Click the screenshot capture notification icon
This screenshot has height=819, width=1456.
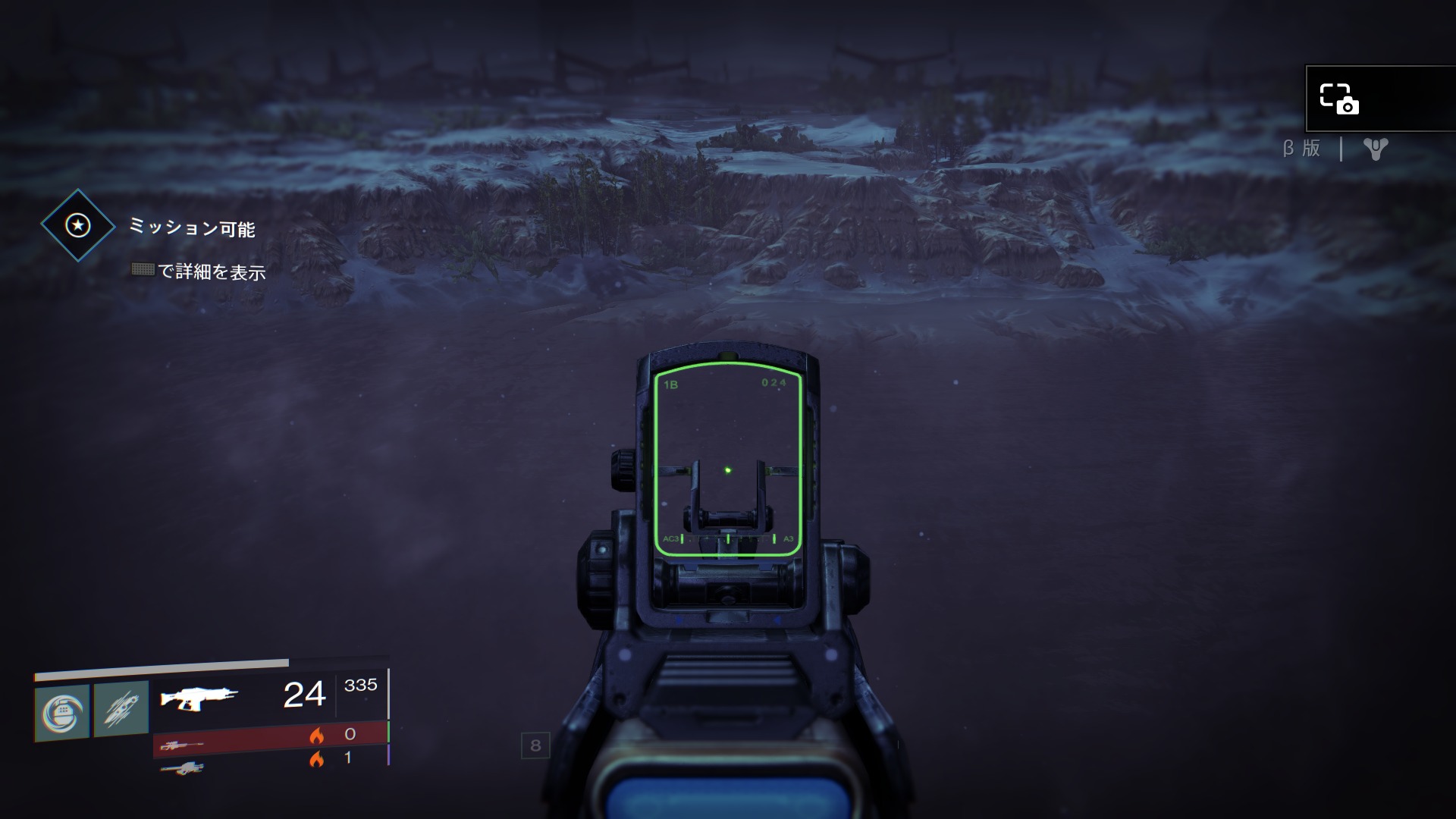click(1339, 99)
